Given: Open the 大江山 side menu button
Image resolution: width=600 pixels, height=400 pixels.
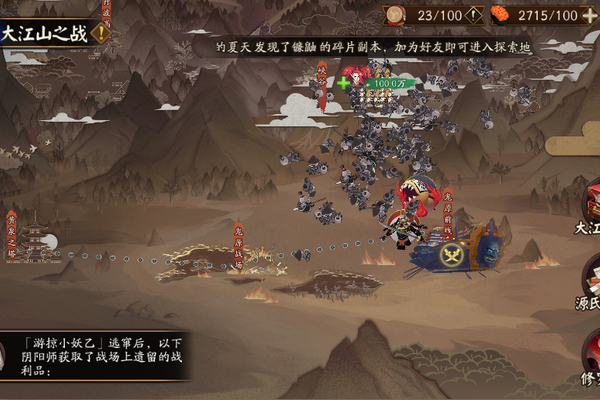Looking at the screenshot, I should click(588, 205).
